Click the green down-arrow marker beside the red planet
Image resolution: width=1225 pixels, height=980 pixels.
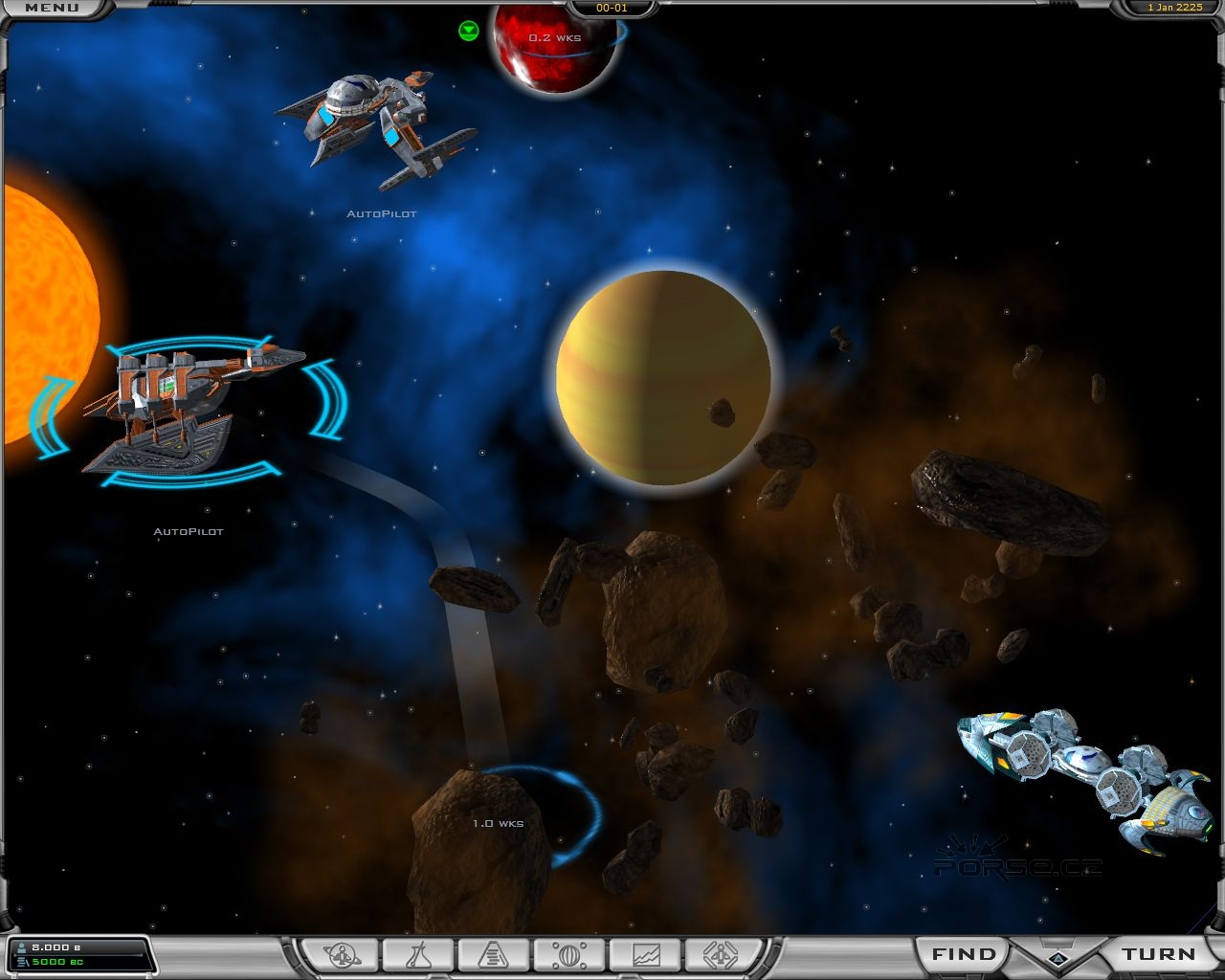pyautogui.click(x=468, y=31)
